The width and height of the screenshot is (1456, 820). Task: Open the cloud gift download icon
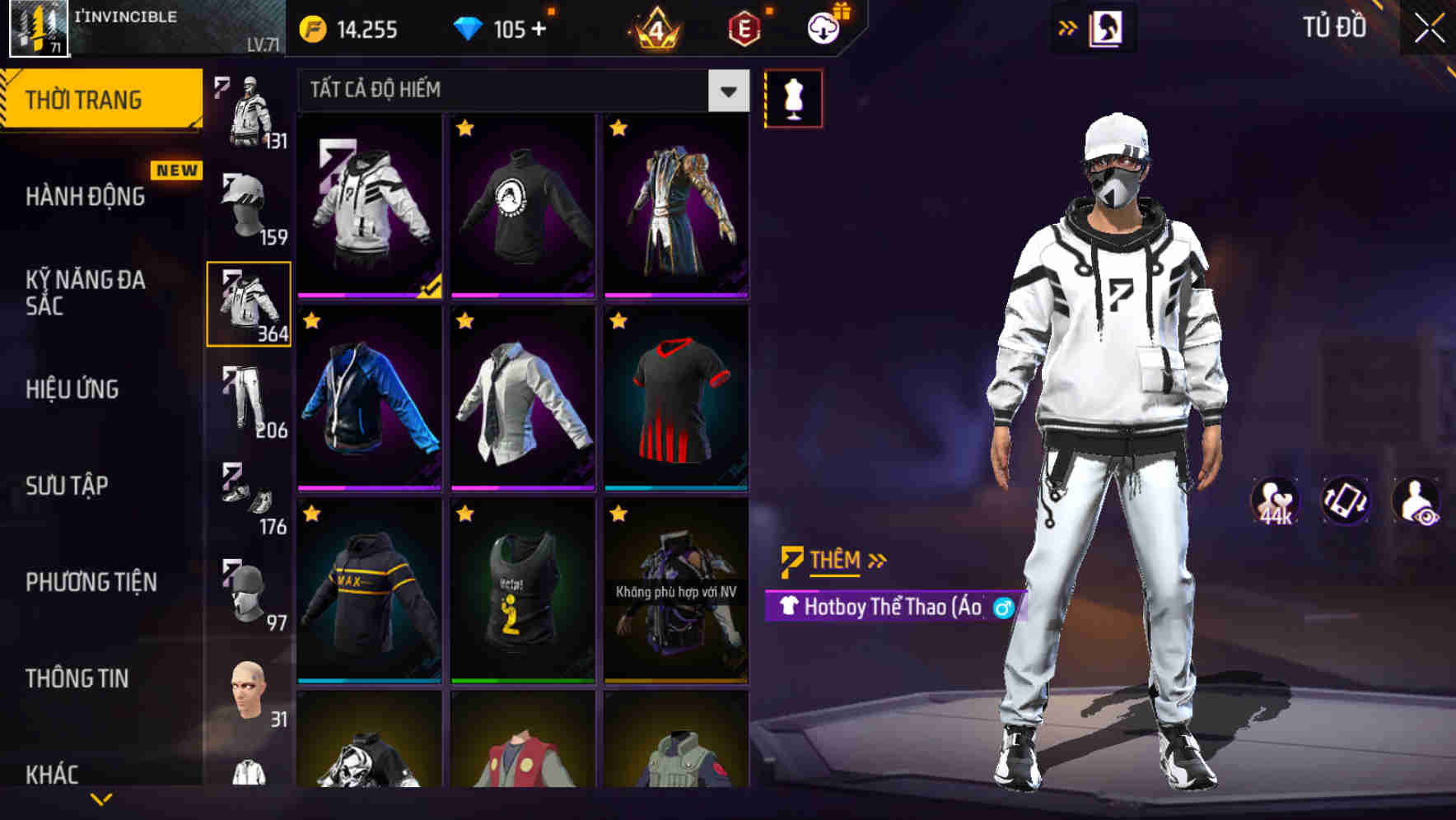pyautogui.click(x=822, y=27)
